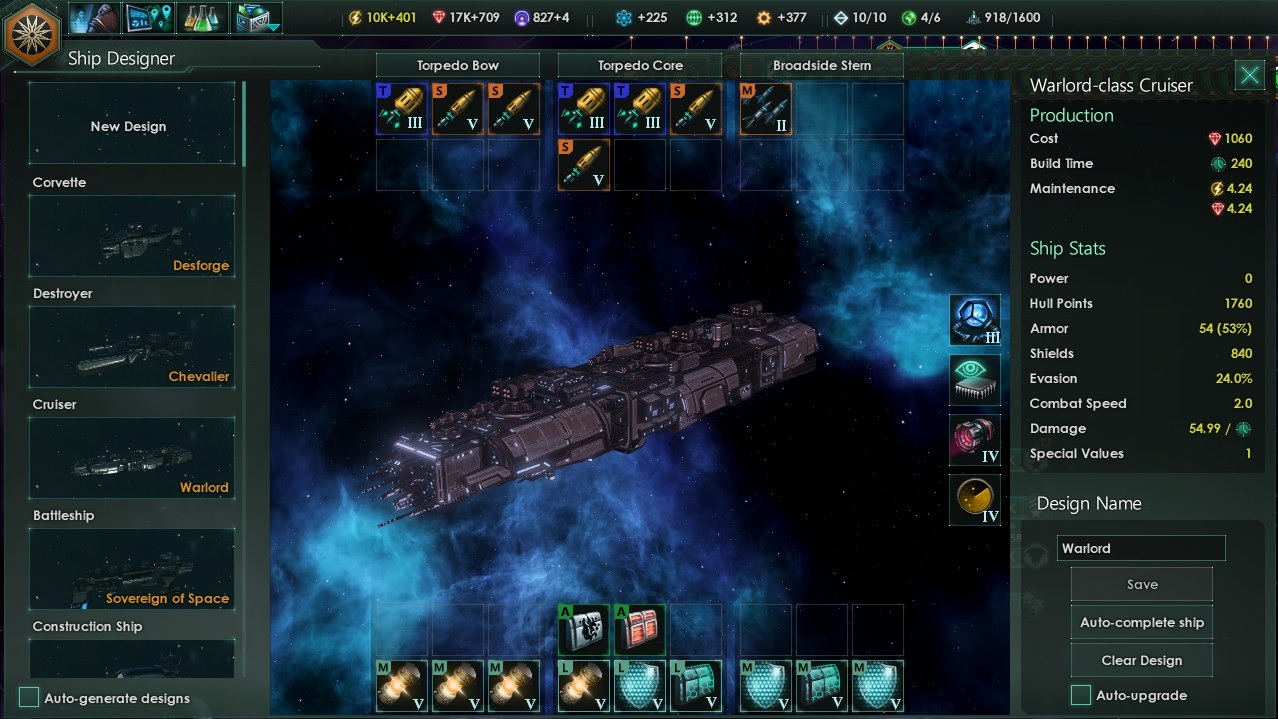Viewport: 1278px width, 719px height.
Task: Start a New Design
Action: click(x=131, y=126)
